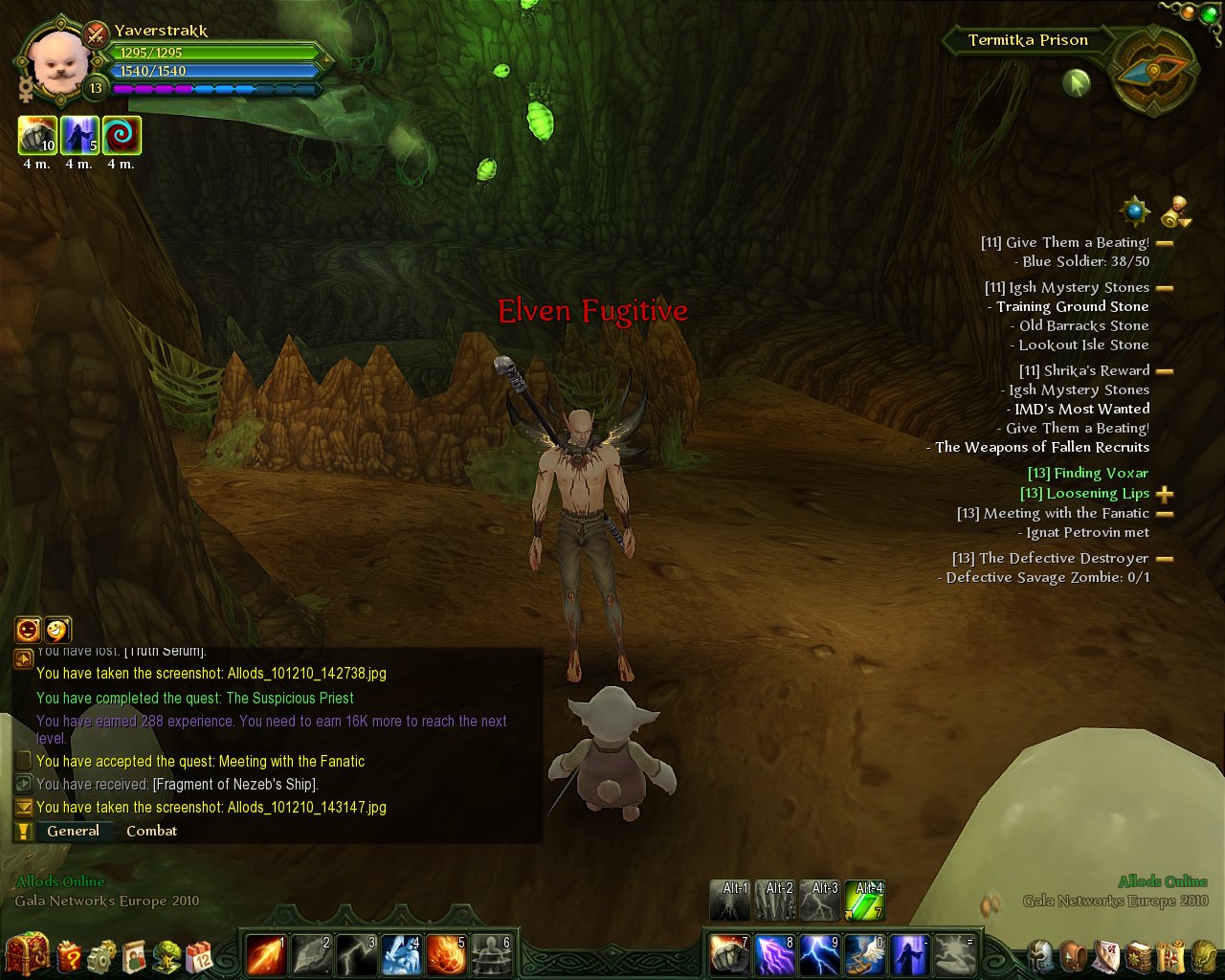Cast the purple lightning ability in slot 8

tap(775, 954)
